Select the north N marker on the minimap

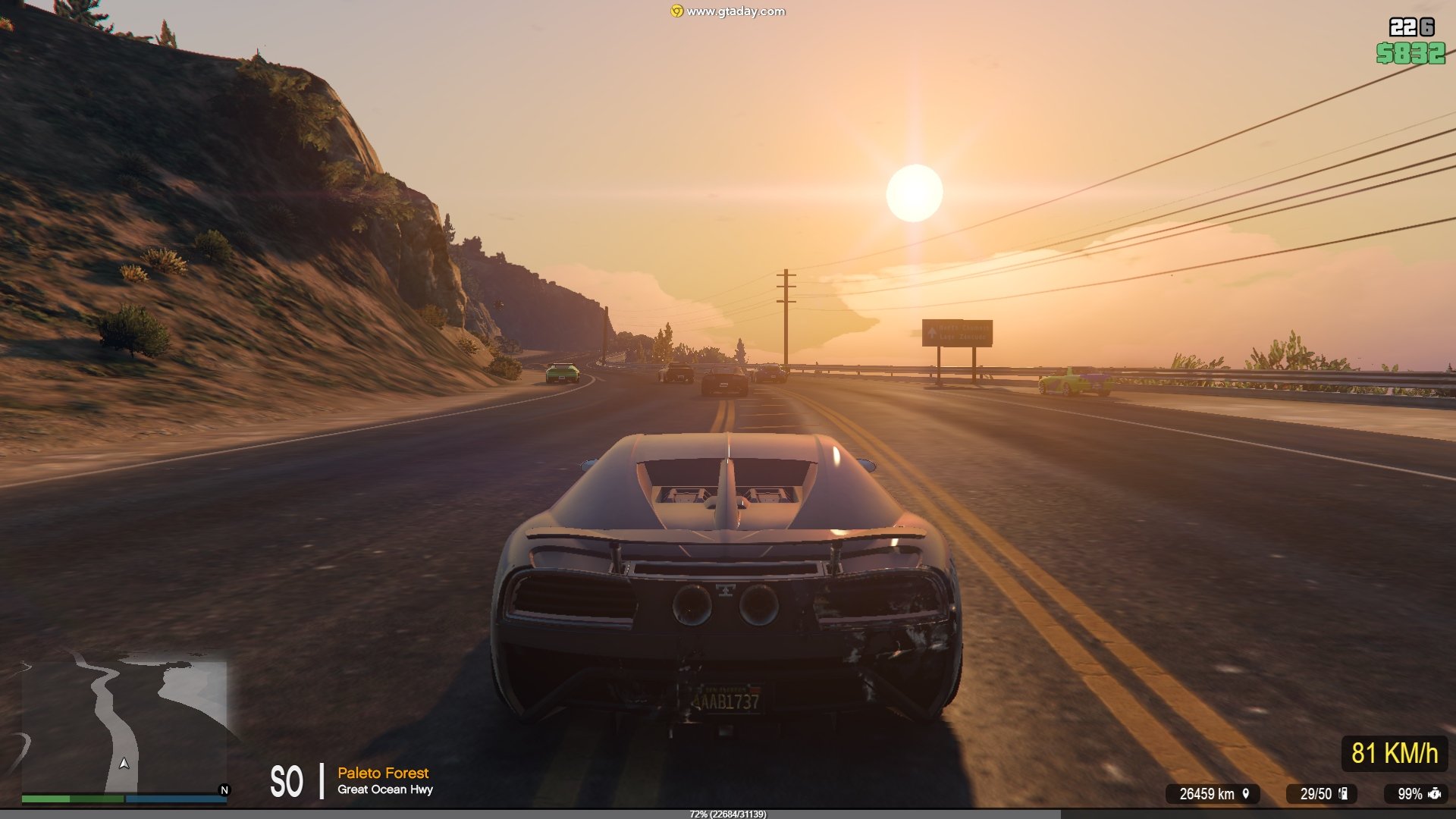tap(224, 790)
